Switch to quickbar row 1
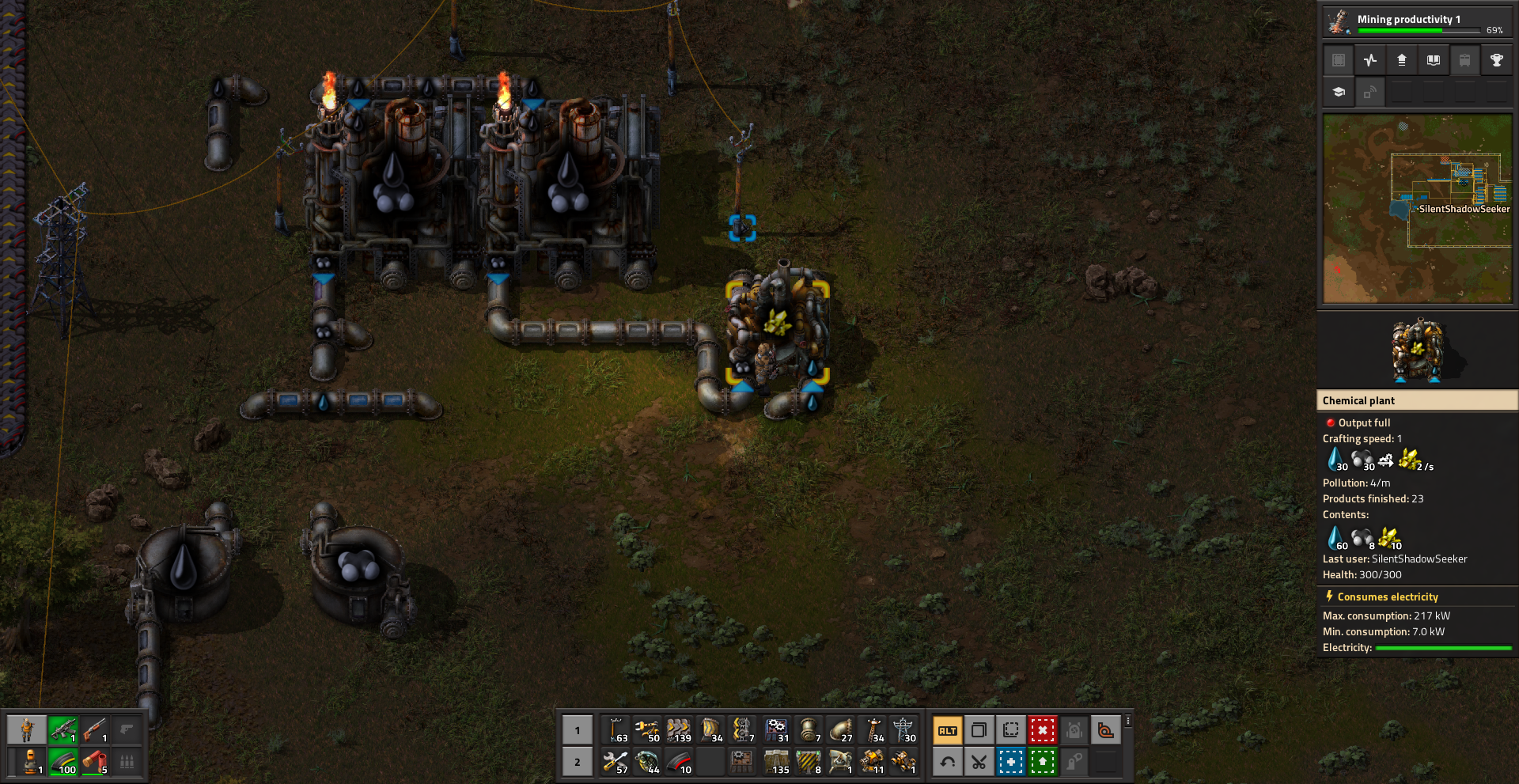 coord(578,730)
